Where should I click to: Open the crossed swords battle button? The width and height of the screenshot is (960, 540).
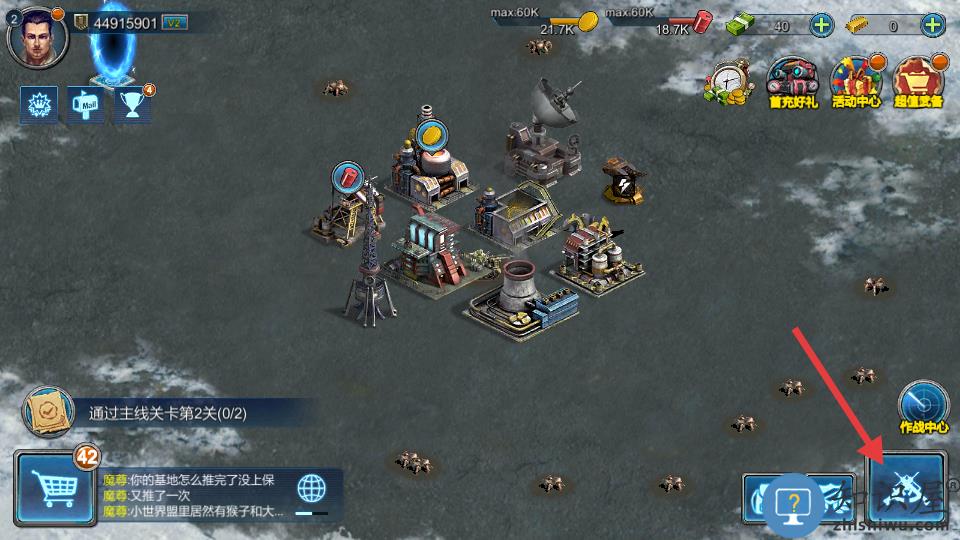(x=906, y=489)
